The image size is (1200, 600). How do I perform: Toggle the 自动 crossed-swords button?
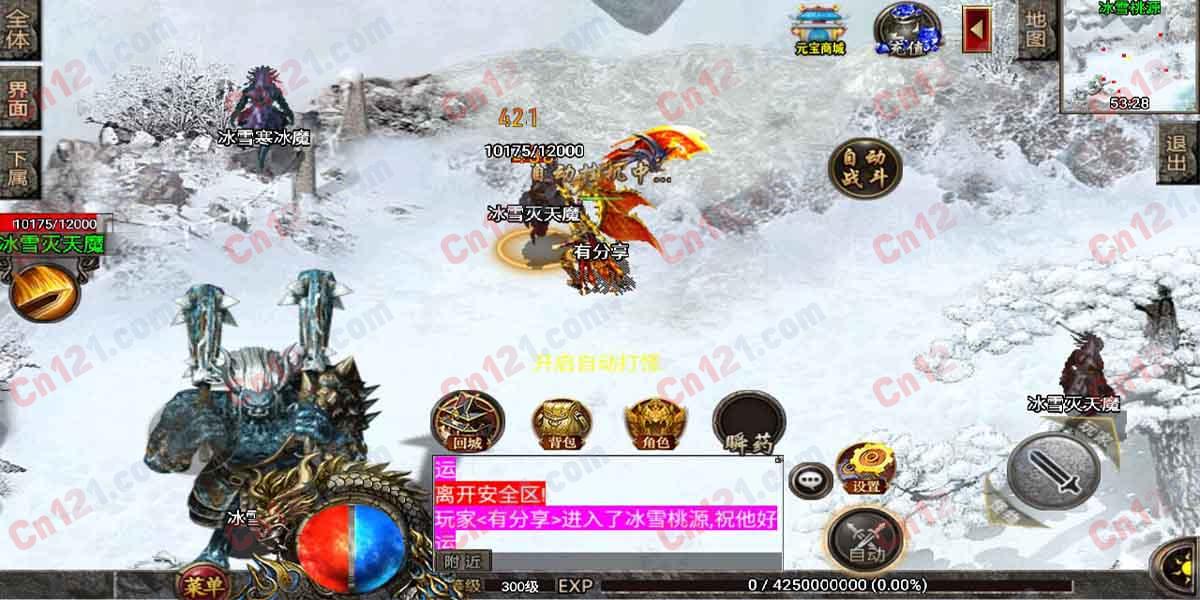pyautogui.click(x=864, y=540)
